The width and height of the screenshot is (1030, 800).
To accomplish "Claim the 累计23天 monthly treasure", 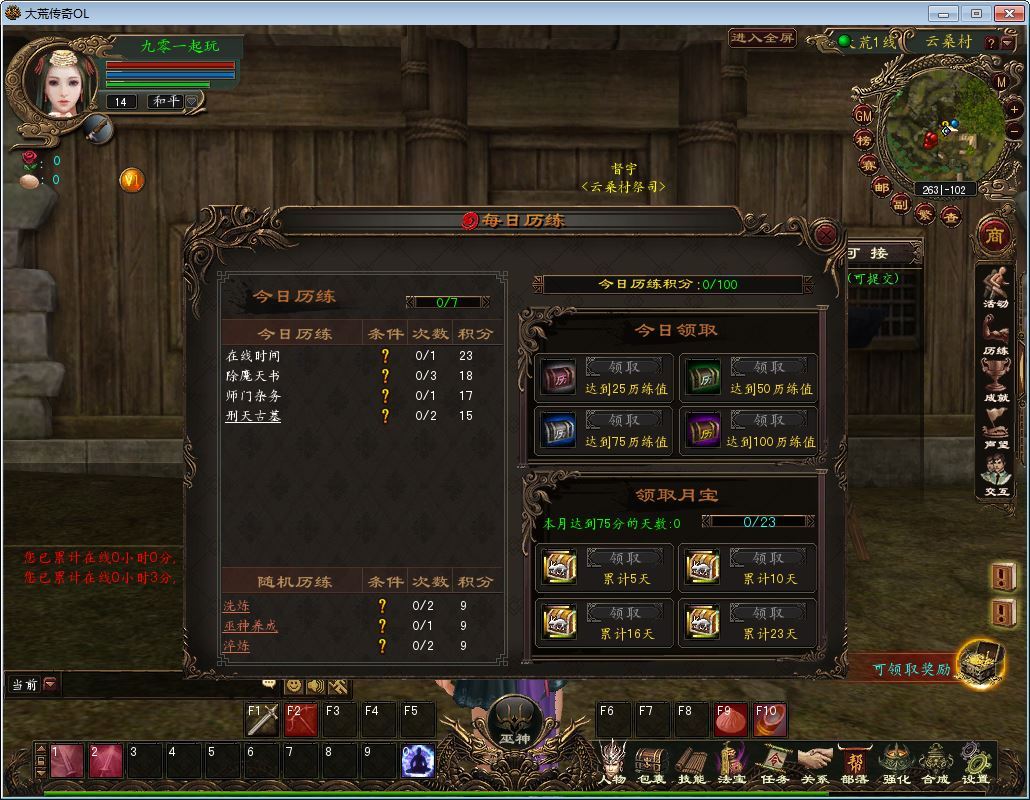I will pyautogui.click(x=768, y=612).
